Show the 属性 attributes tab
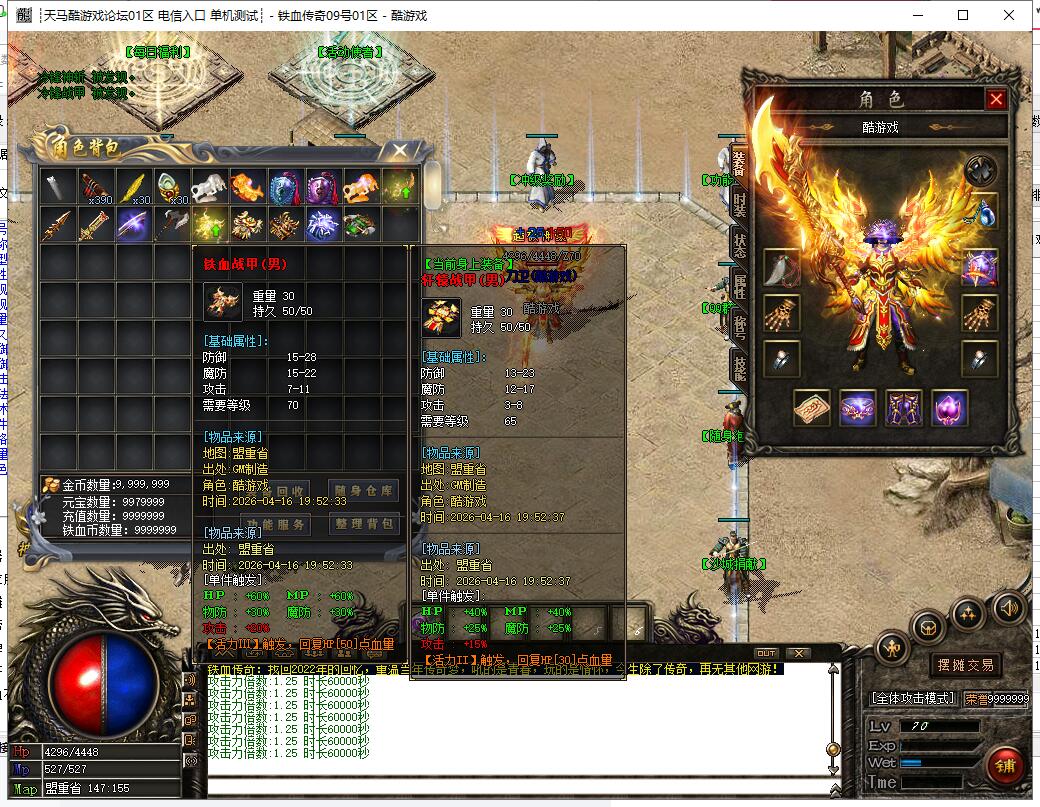 pos(739,288)
